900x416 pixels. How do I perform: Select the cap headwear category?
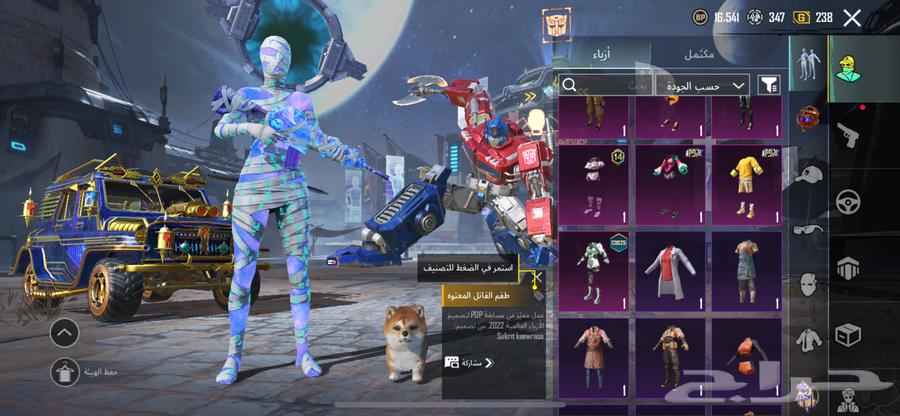[x=808, y=175]
